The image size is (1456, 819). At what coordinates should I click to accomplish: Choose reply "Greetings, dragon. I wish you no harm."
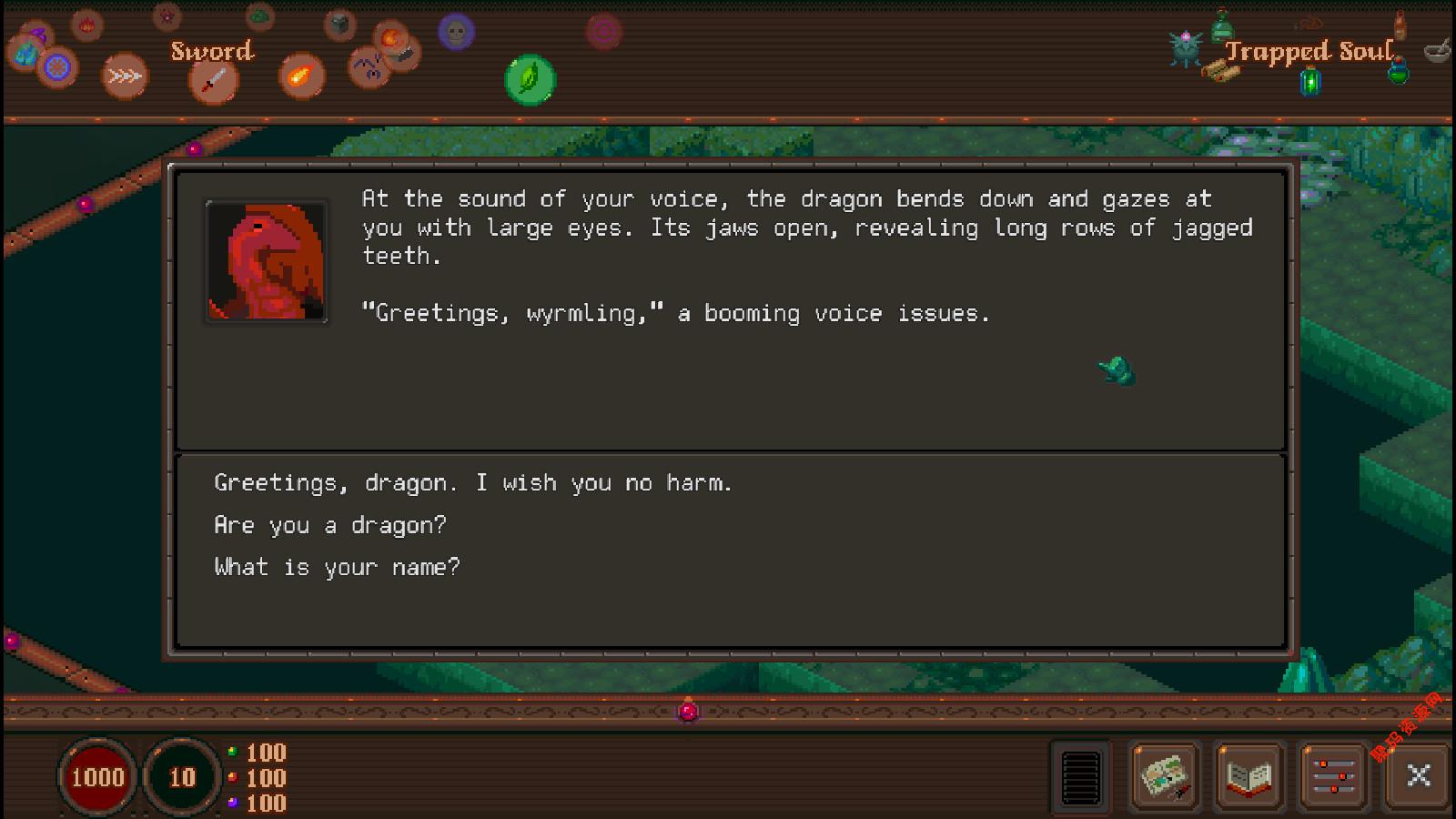click(473, 483)
